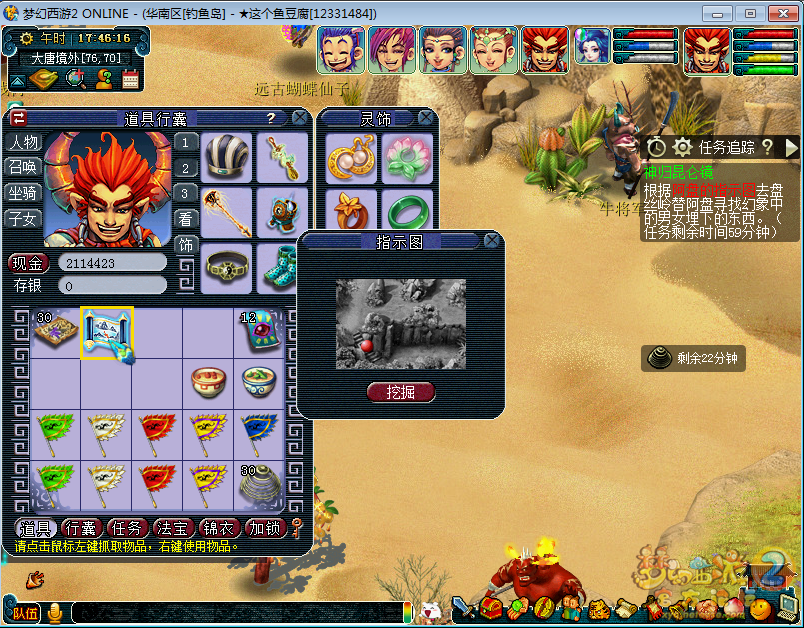The image size is (804, 628).
Task: Select the highlighted scroll item in the bag
Action: point(106,334)
